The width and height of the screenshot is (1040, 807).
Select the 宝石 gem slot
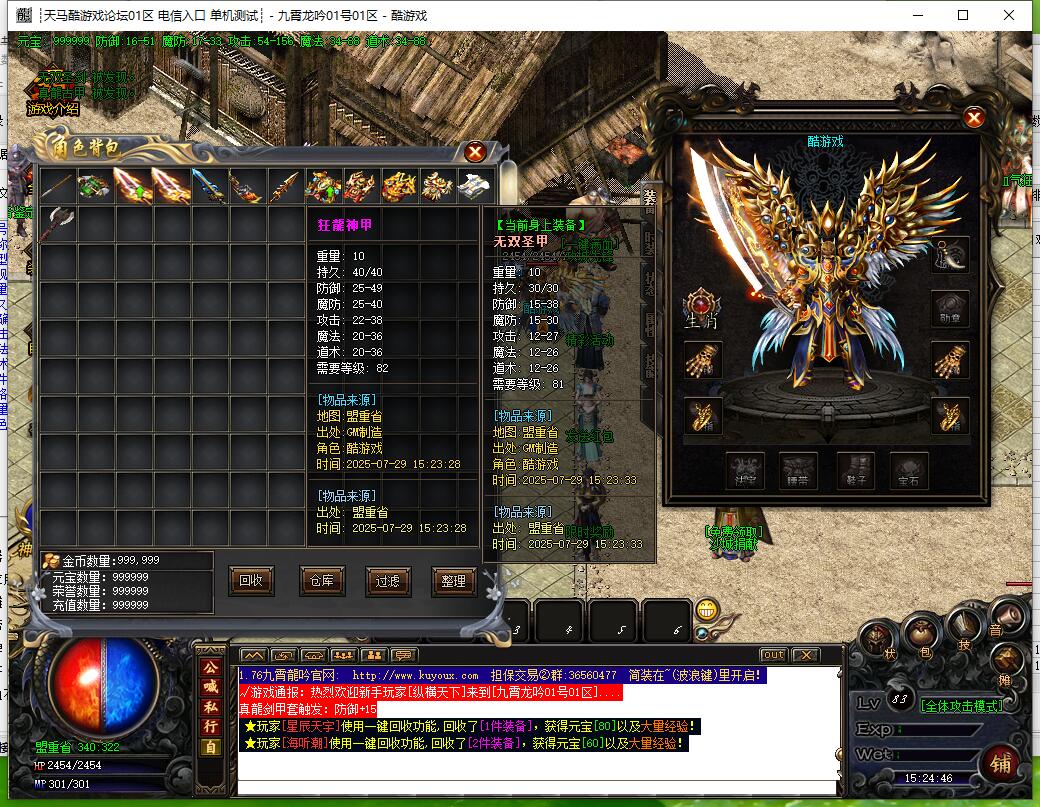pyautogui.click(x=908, y=468)
